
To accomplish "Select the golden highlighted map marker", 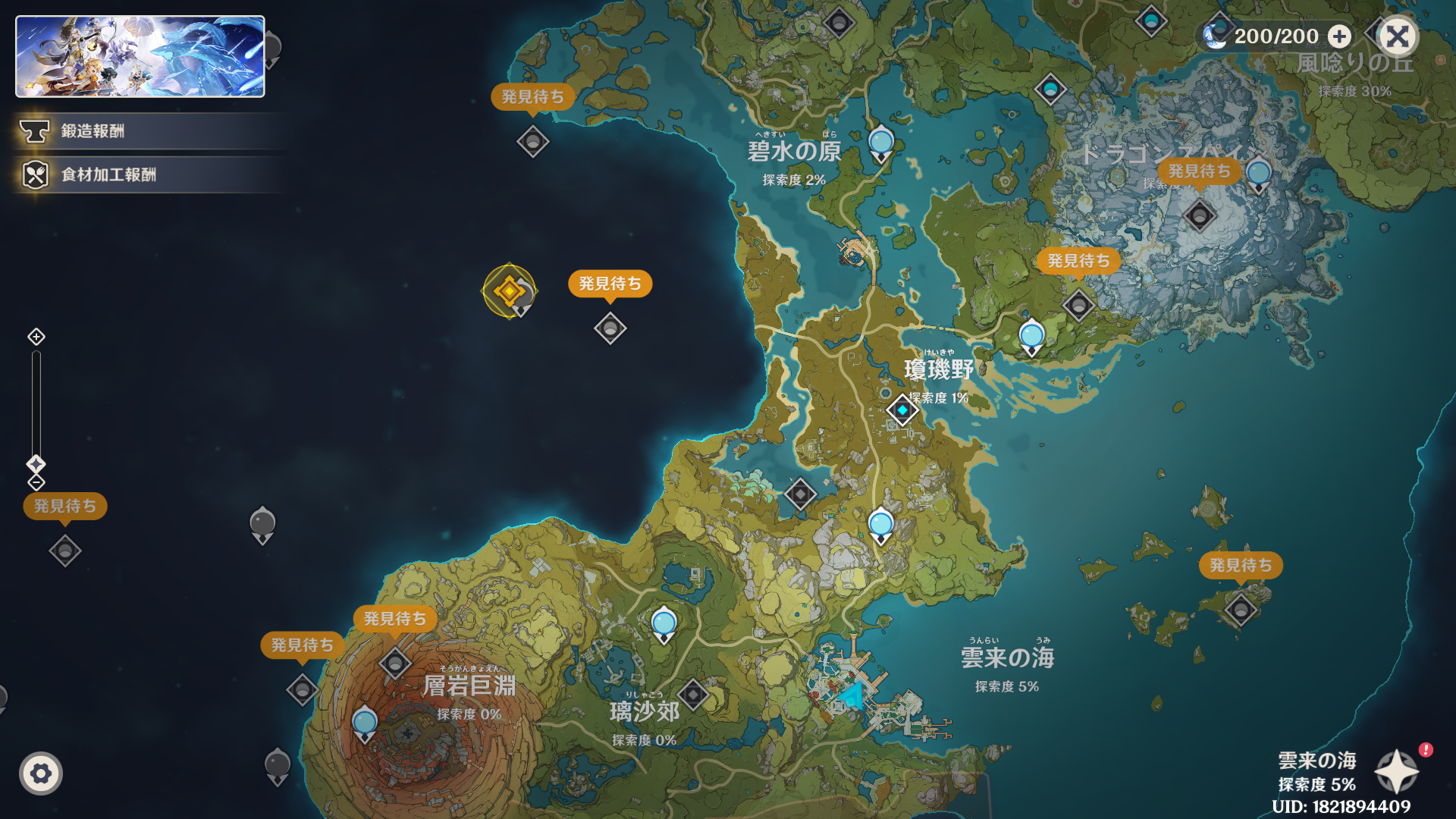I will pyautogui.click(x=509, y=290).
